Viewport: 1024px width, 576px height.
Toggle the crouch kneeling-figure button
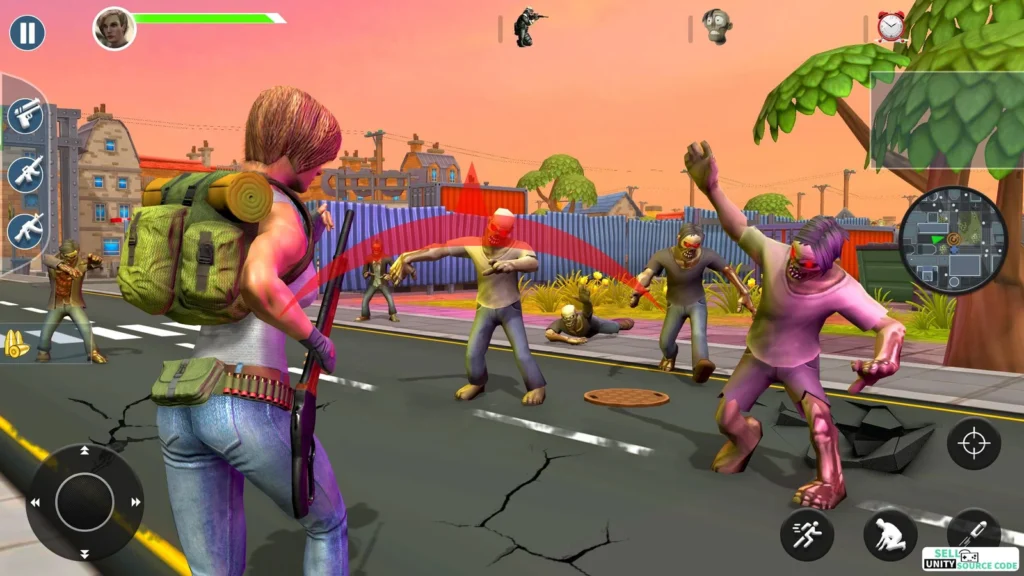pyautogui.click(x=890, y=535)
